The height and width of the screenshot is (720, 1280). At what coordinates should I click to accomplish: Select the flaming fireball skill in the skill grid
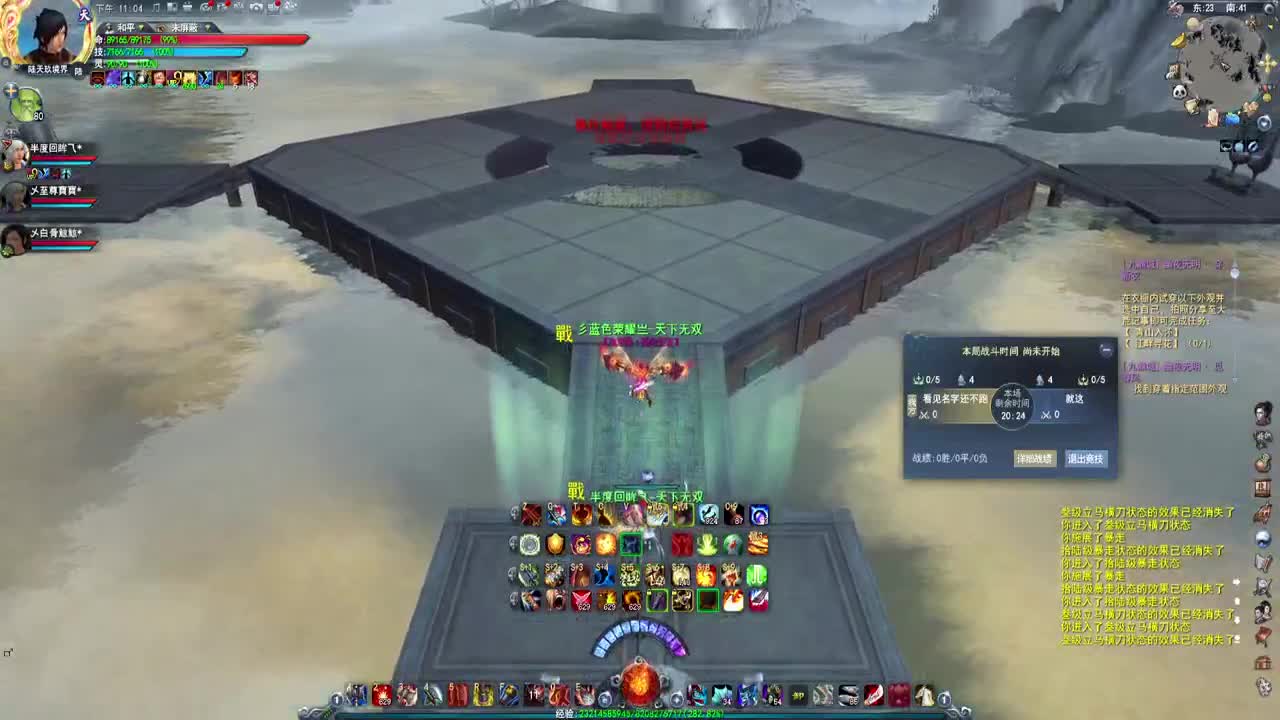pos(605,546)
